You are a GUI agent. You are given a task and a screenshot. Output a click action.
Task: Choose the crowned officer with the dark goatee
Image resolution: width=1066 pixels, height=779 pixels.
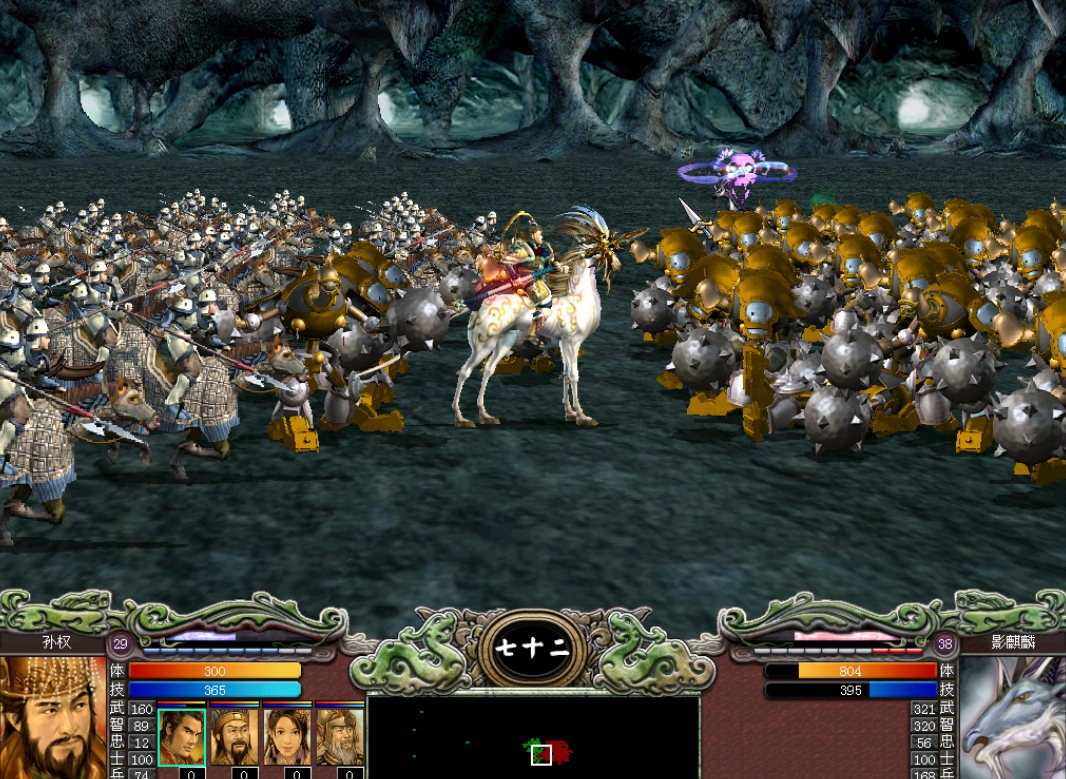pos(234,736)
